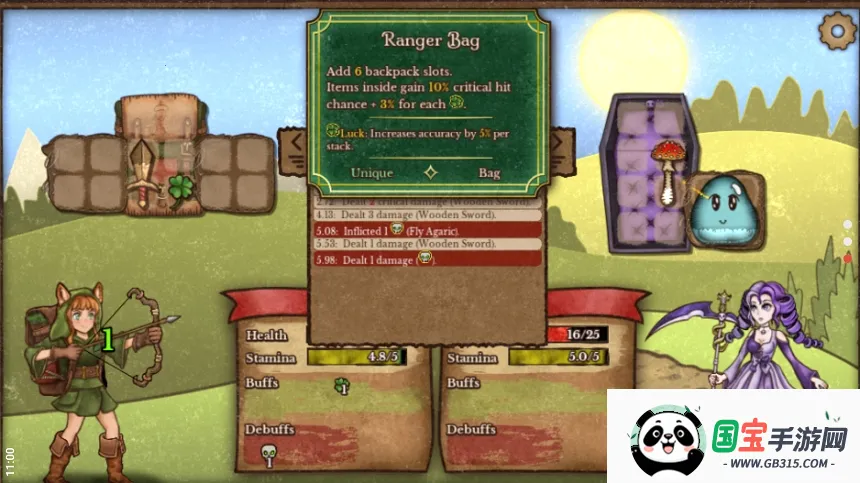This screenshot has height=483, width=860.
Task: Click the left arrow beside the tooltip
Action: click(x=296, y=146)
